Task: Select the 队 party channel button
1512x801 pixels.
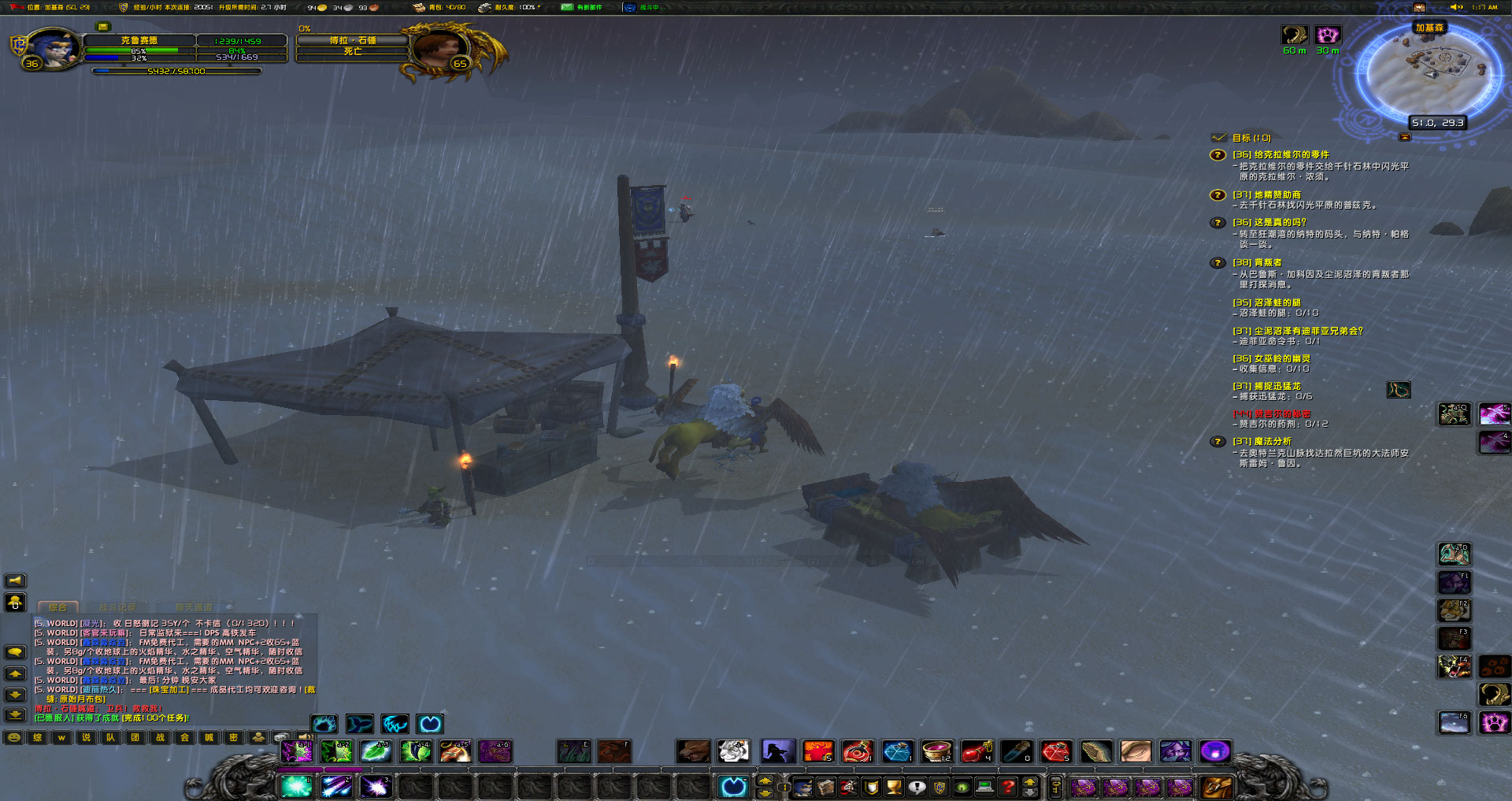Action: [110, 738]
